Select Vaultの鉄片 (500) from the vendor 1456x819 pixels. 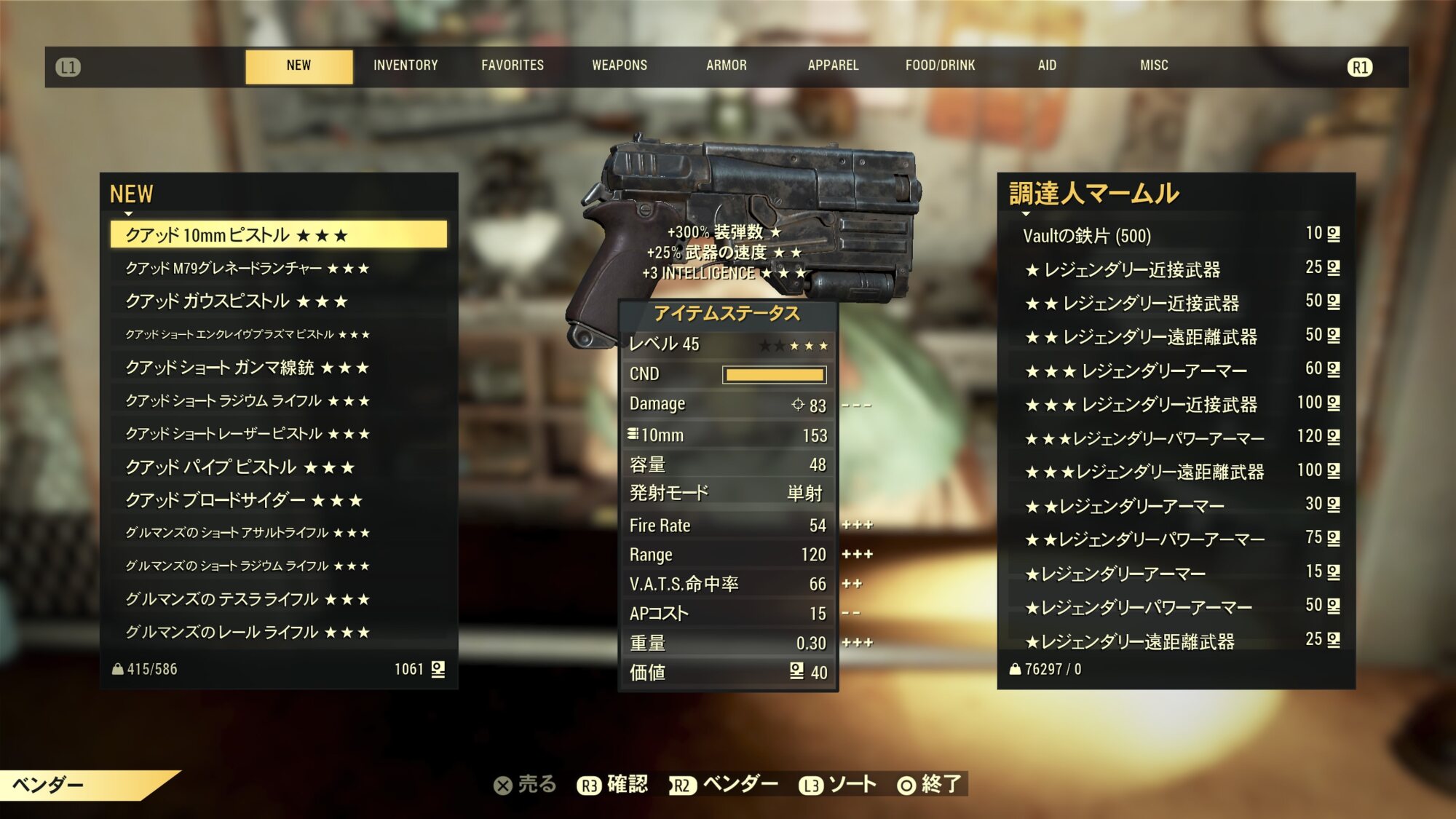(1087, 236)
